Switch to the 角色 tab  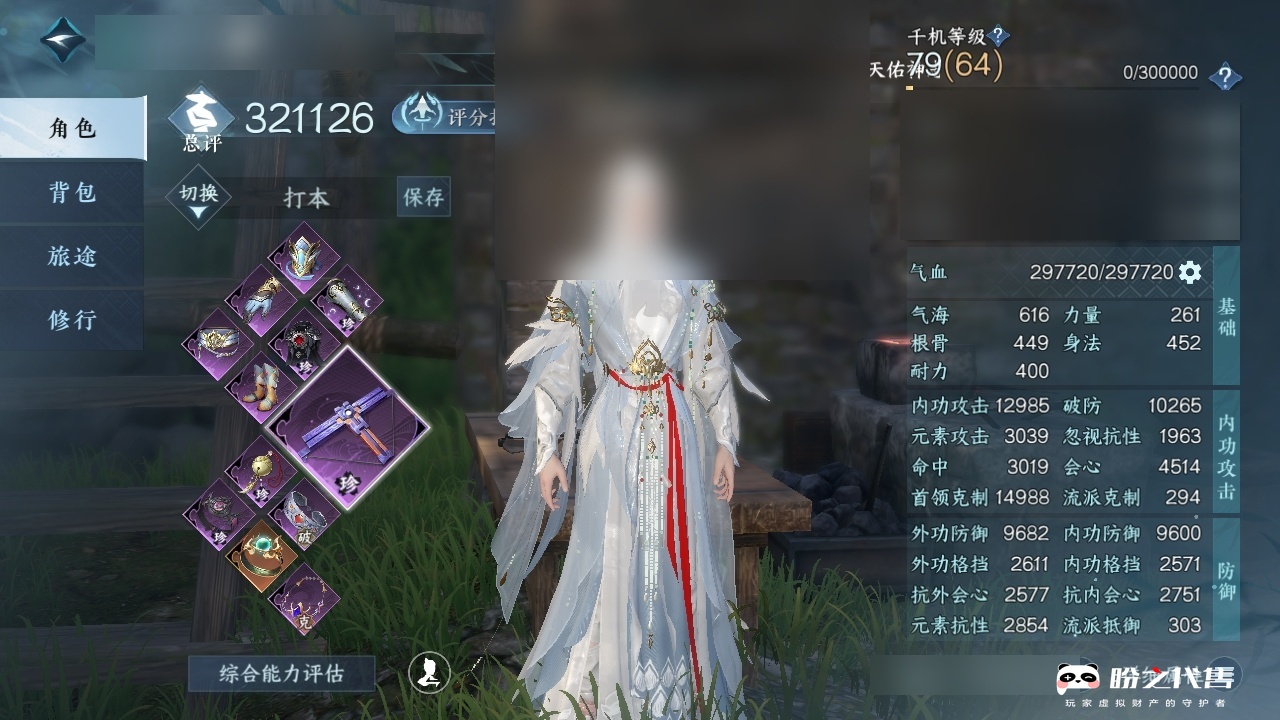click(x=72, y=128)
